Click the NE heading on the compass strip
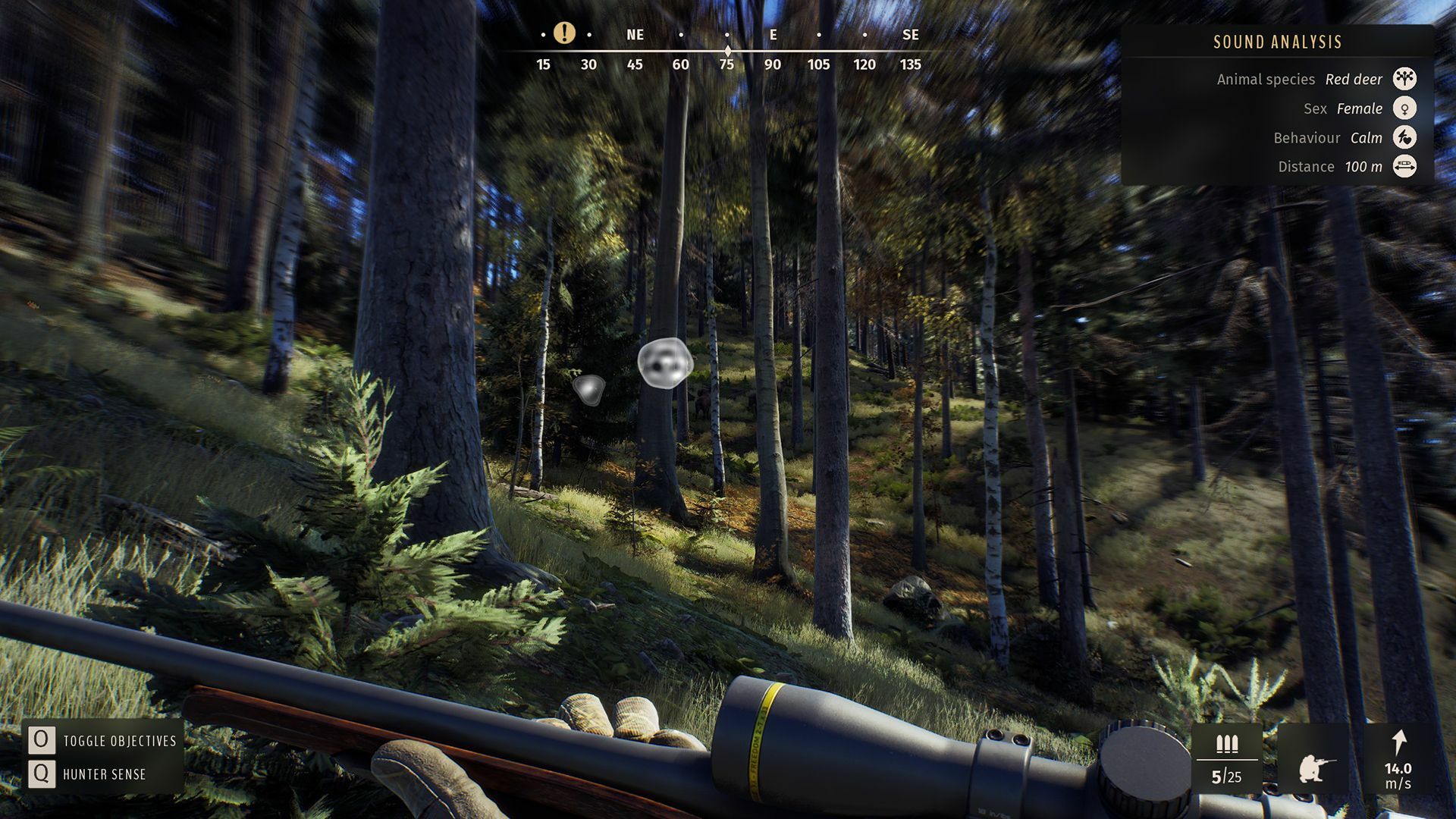 [x=635, y=35]
